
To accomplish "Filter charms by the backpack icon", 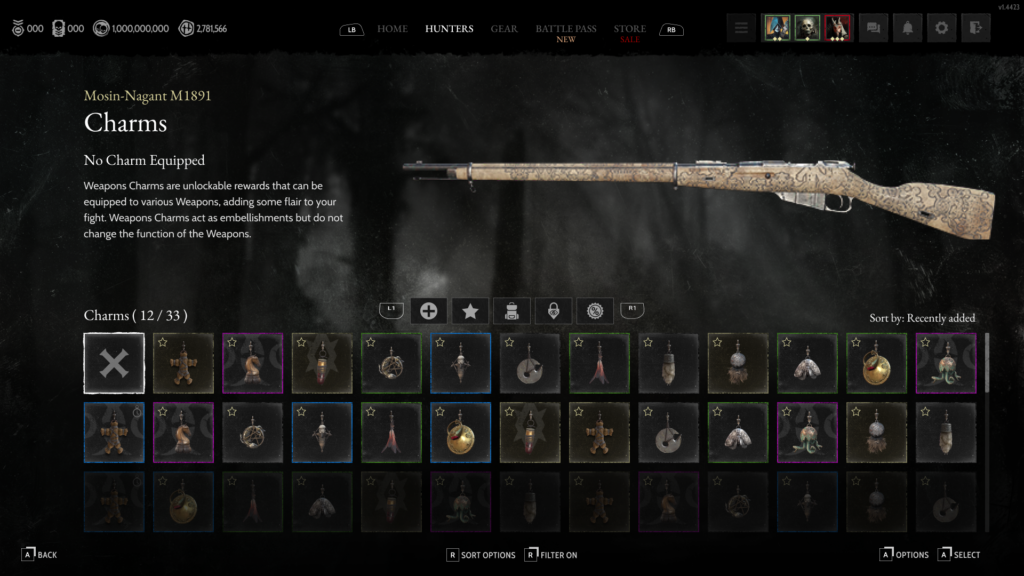I will click(510, 311).
